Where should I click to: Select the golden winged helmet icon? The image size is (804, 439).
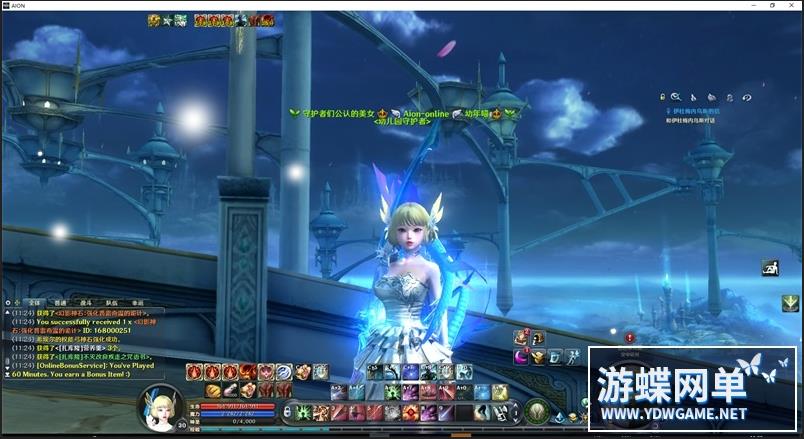538,356
